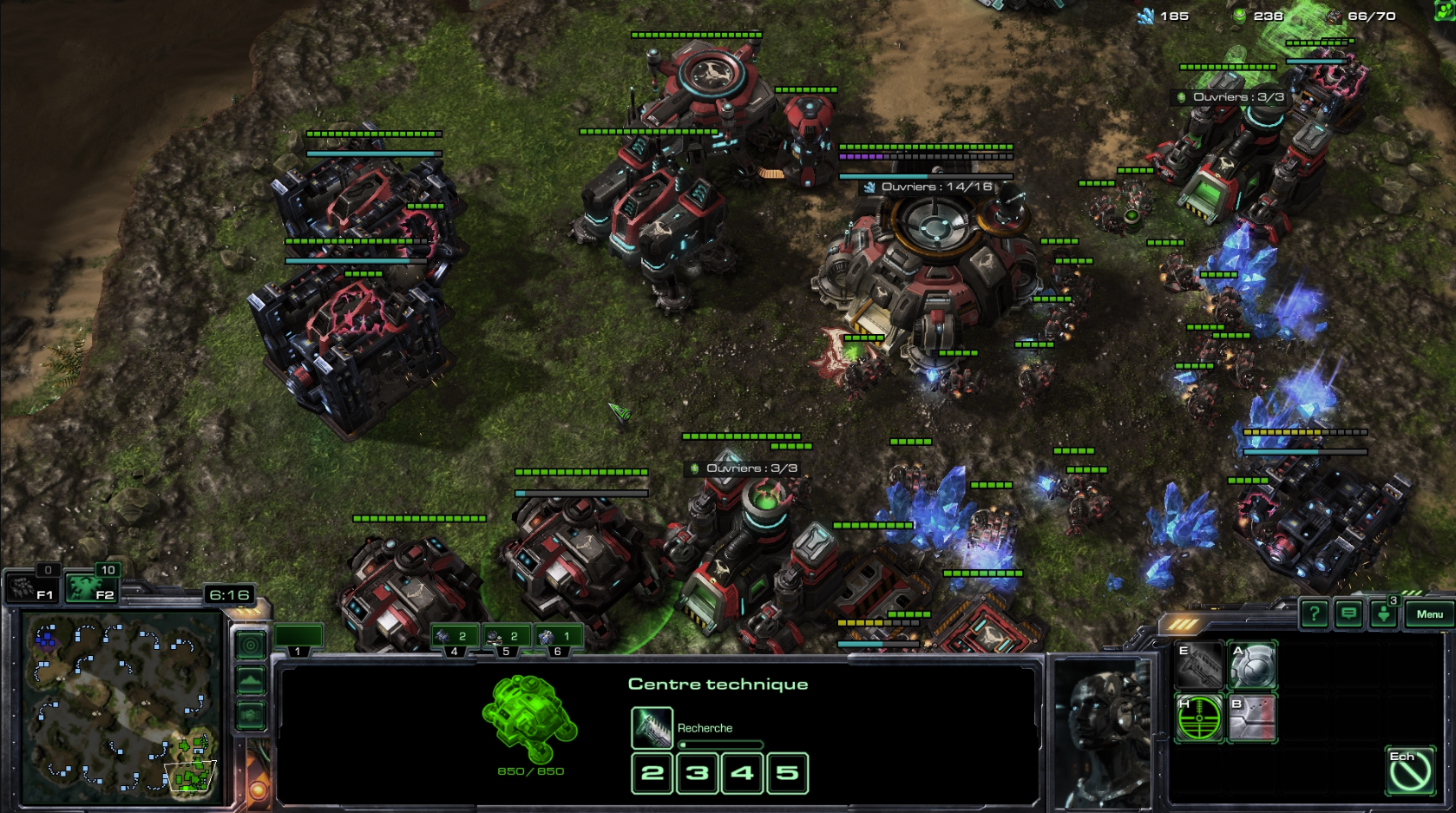This screenshot has height=813, width=1456.
Task: Open help with the question mark icon
Action: [1315, 614]
